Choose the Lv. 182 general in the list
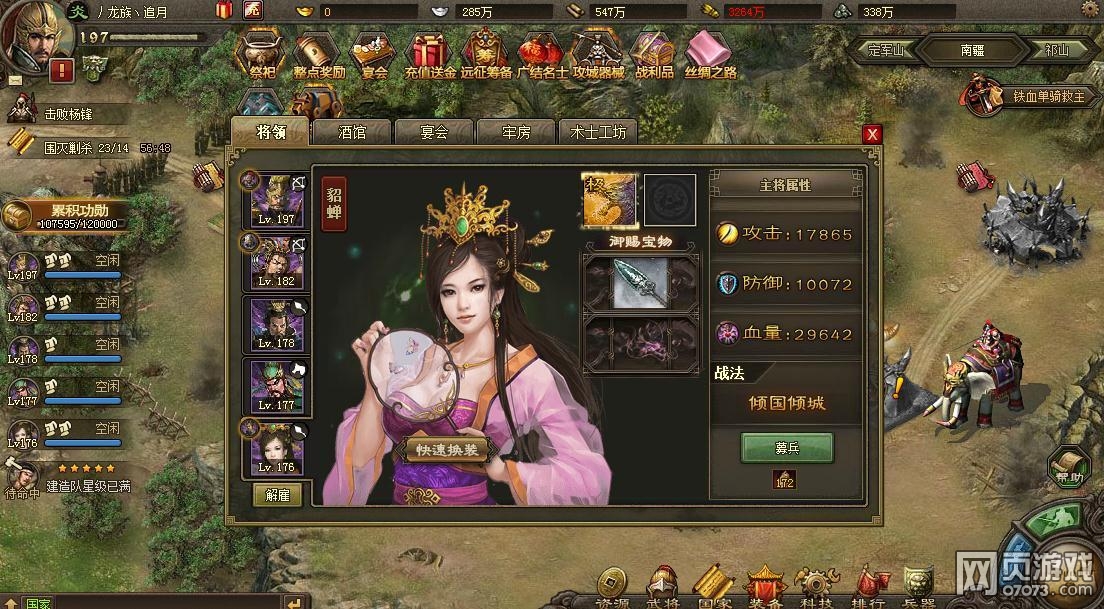 [277, 260]
